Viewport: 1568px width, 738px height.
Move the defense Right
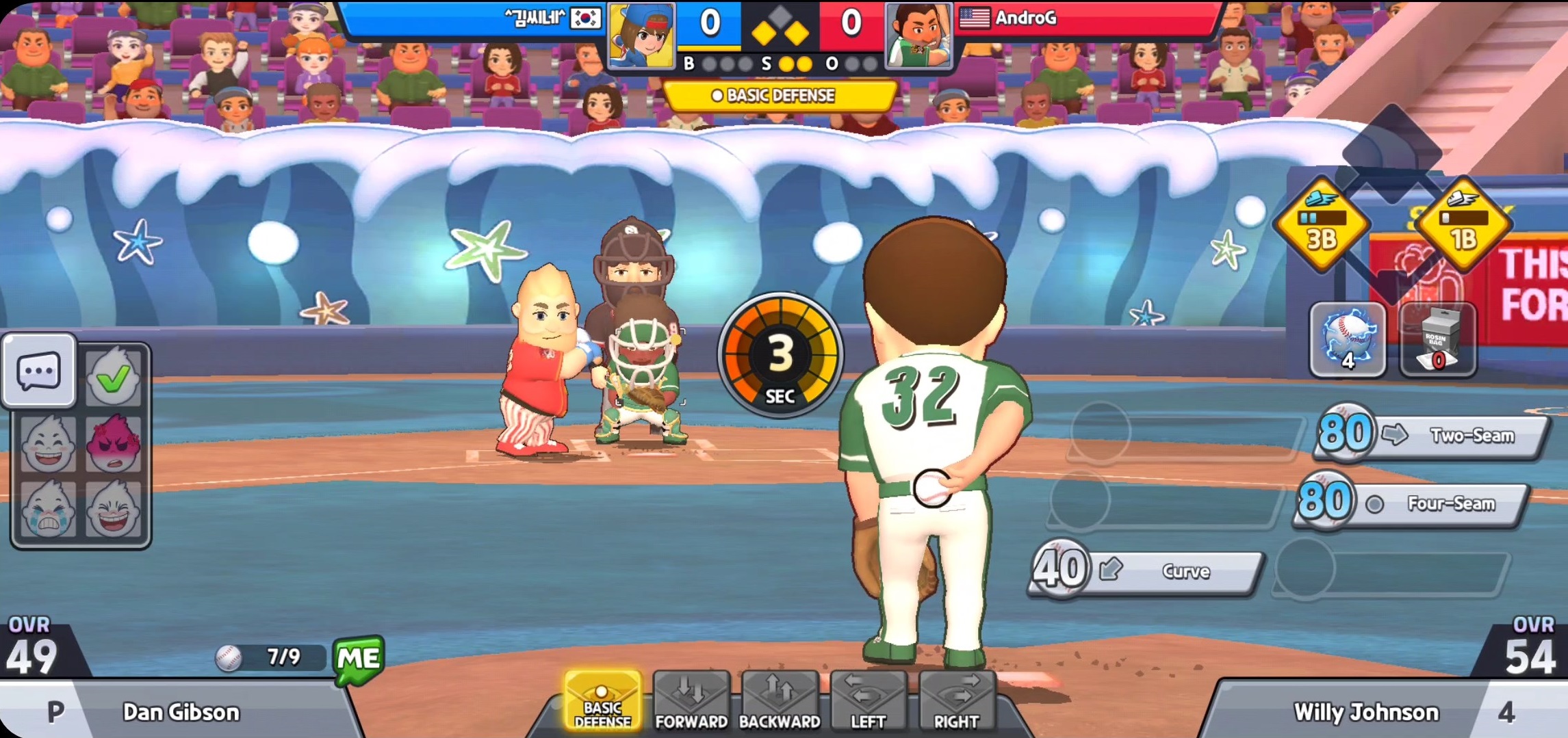956,702
